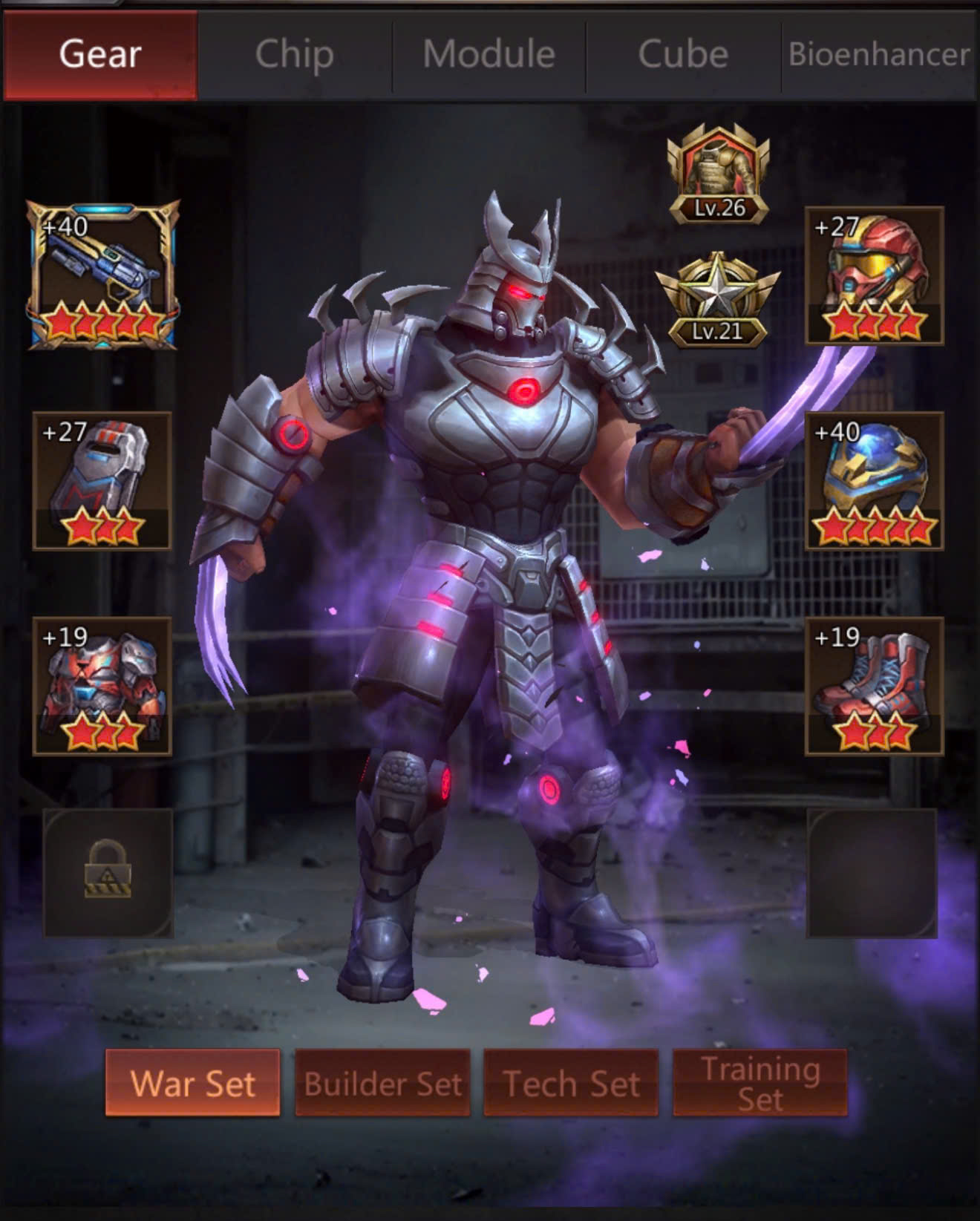
Task: Activate the War Set loadout
Action: [193, 1083]
